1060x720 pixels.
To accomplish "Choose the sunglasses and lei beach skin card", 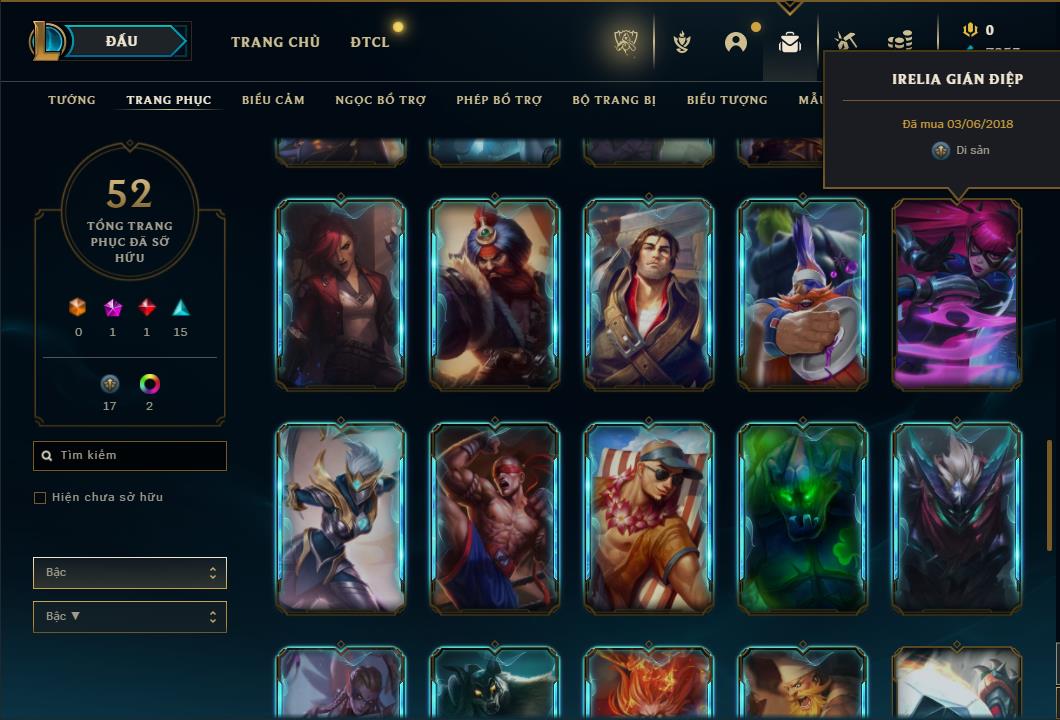I will click(649, 518).
